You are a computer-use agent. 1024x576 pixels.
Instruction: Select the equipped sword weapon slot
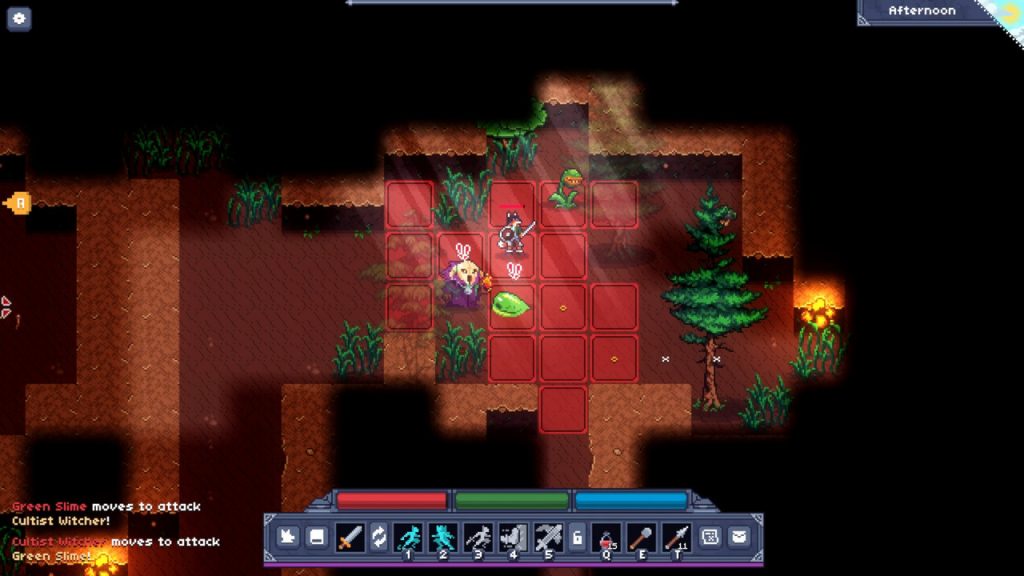coord(349,537)
